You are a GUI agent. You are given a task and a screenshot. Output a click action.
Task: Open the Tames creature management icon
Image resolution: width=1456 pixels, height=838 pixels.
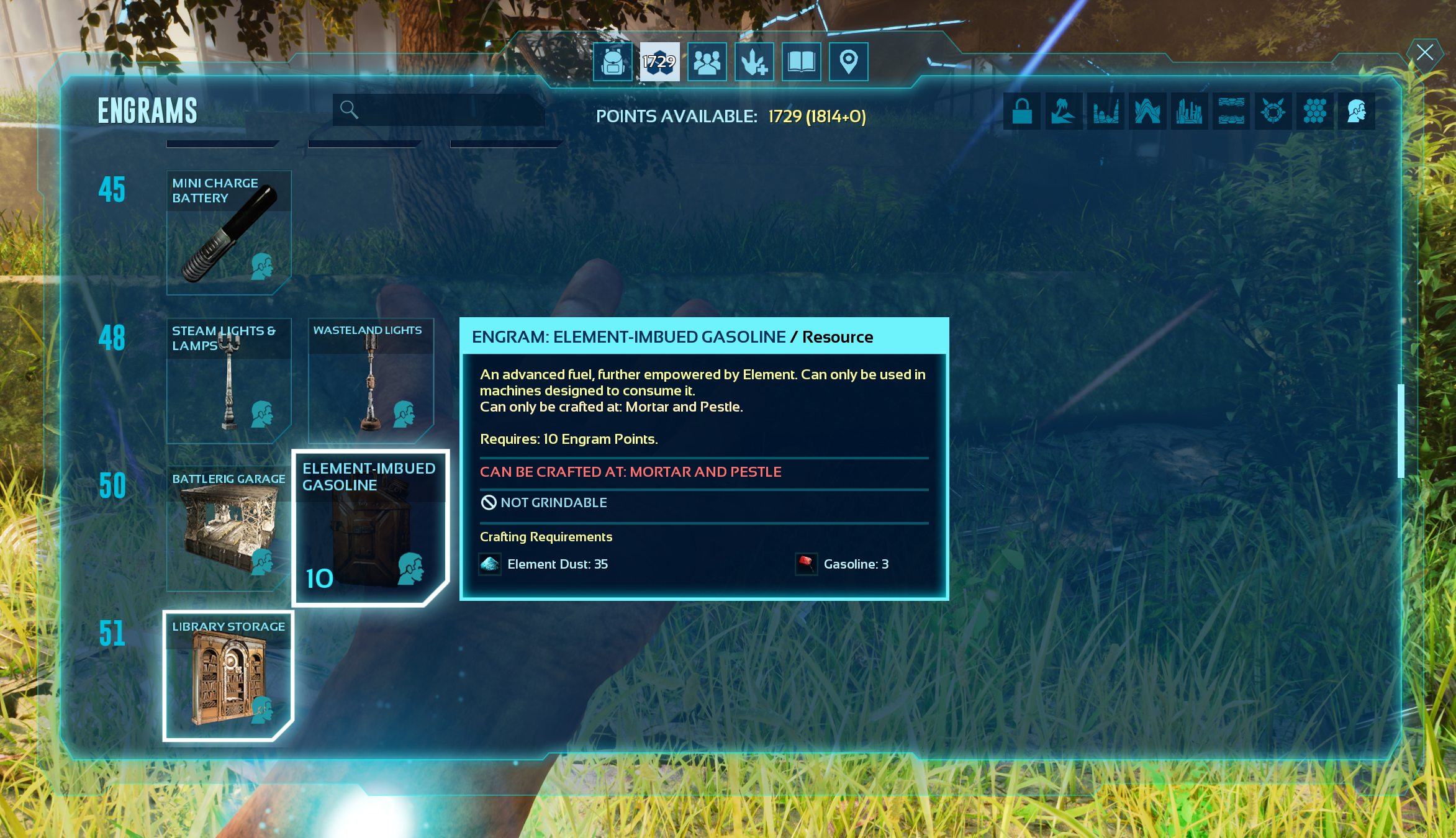coord(754,61)
